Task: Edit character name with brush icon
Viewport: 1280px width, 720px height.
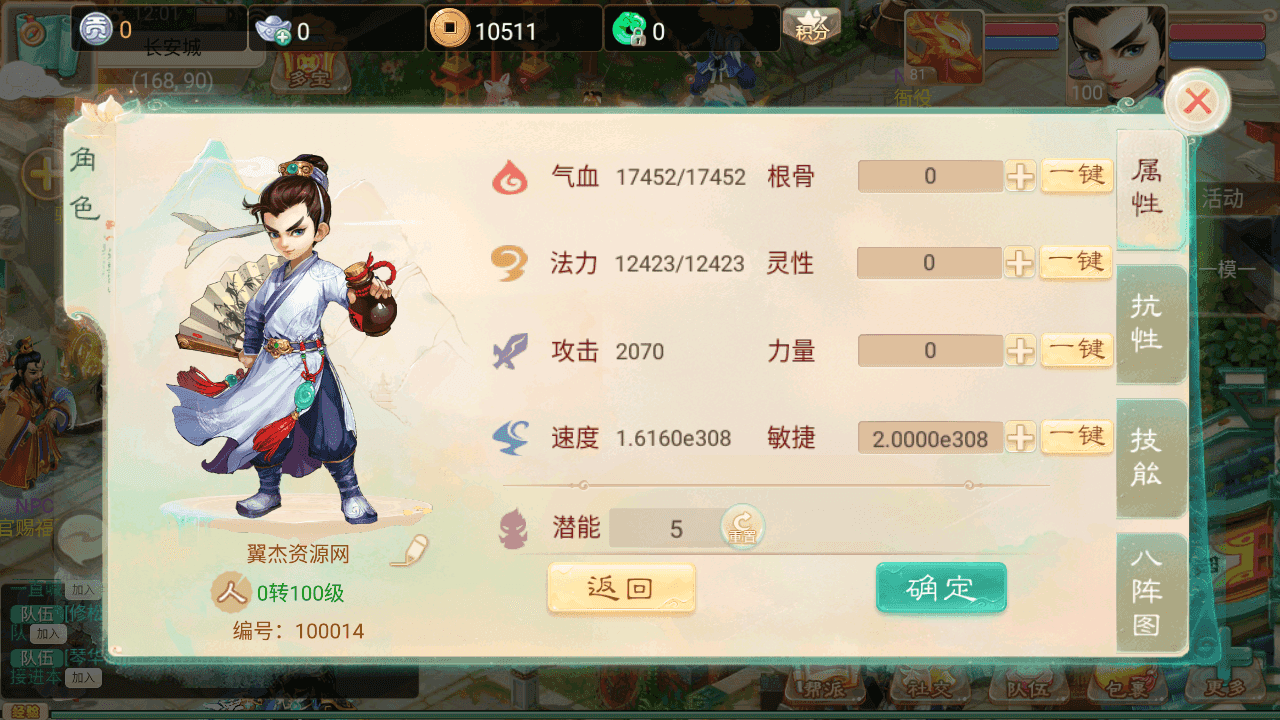Action: tap(410, 551)
